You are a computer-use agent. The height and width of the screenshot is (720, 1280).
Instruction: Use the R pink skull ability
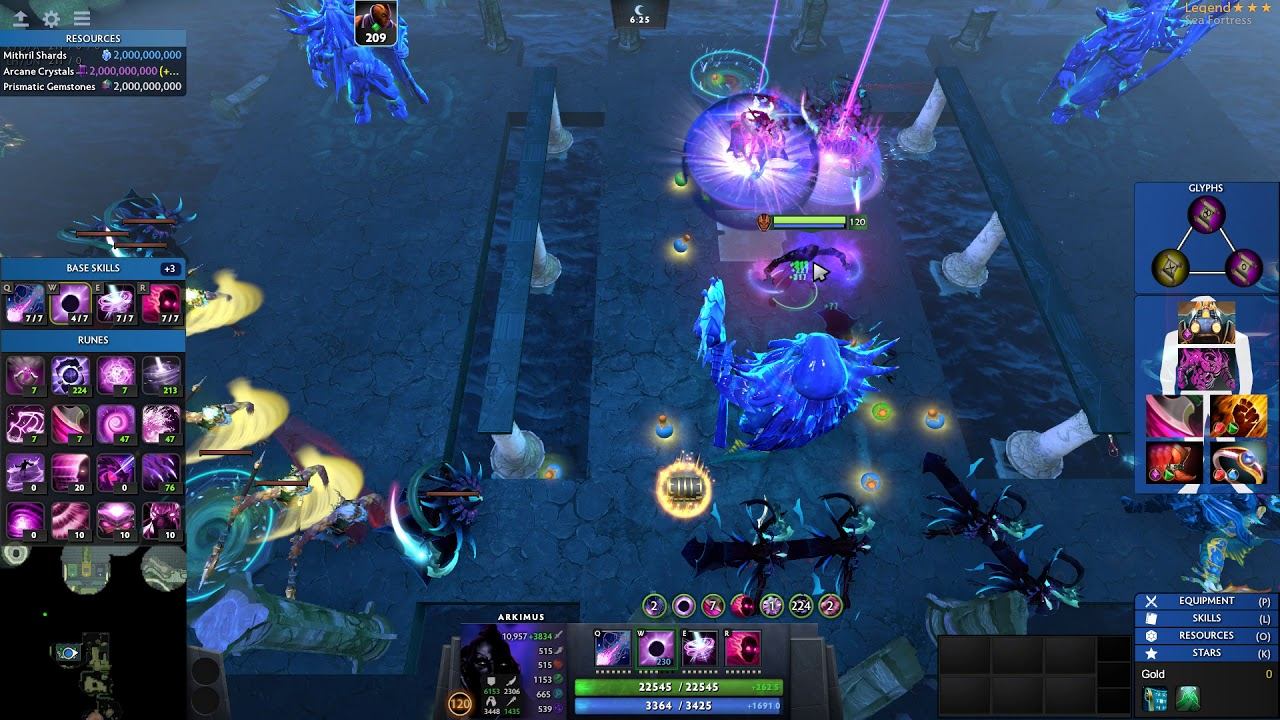coord(742,649)
